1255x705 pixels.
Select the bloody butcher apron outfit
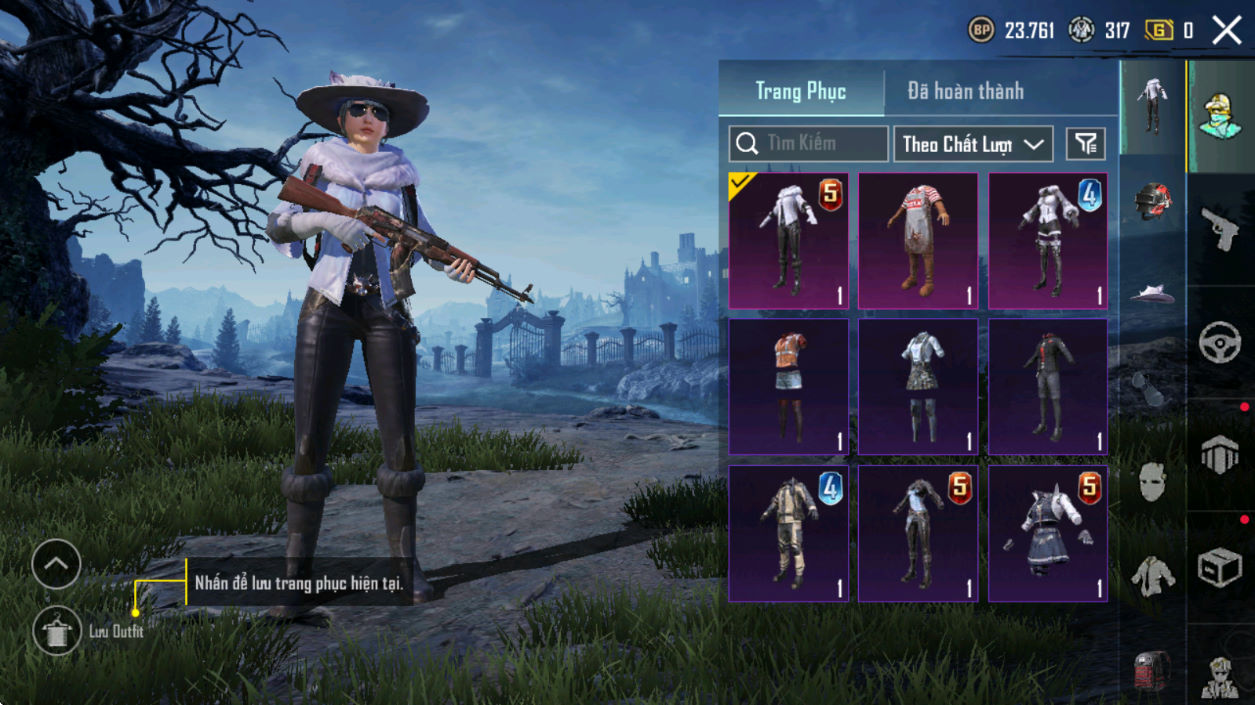918,241
